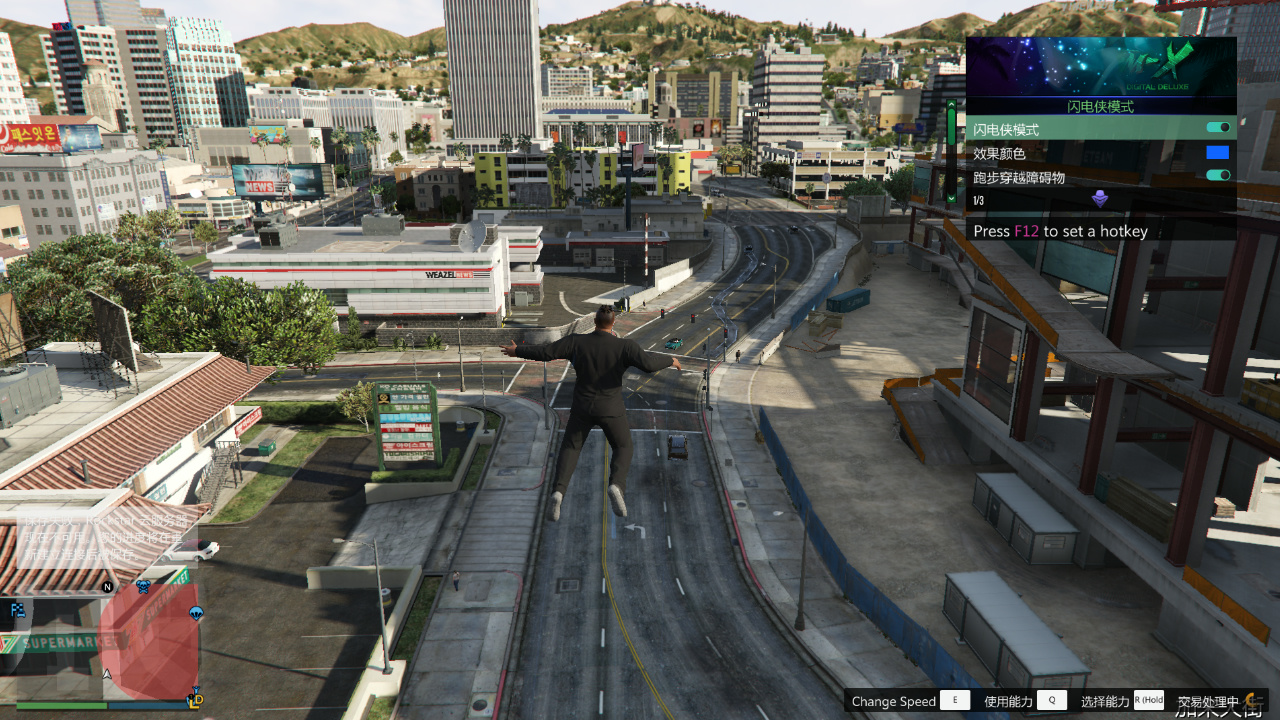This screenshot has height=720, width=1280.
Task: Toggle the 闪电侠模式 switch
Action: (1218, 128)
